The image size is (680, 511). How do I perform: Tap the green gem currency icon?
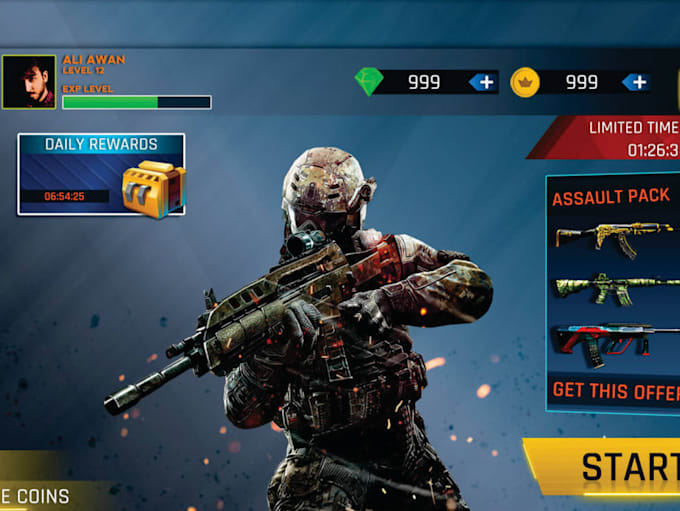pyautogui.click(x=369, y=82)
